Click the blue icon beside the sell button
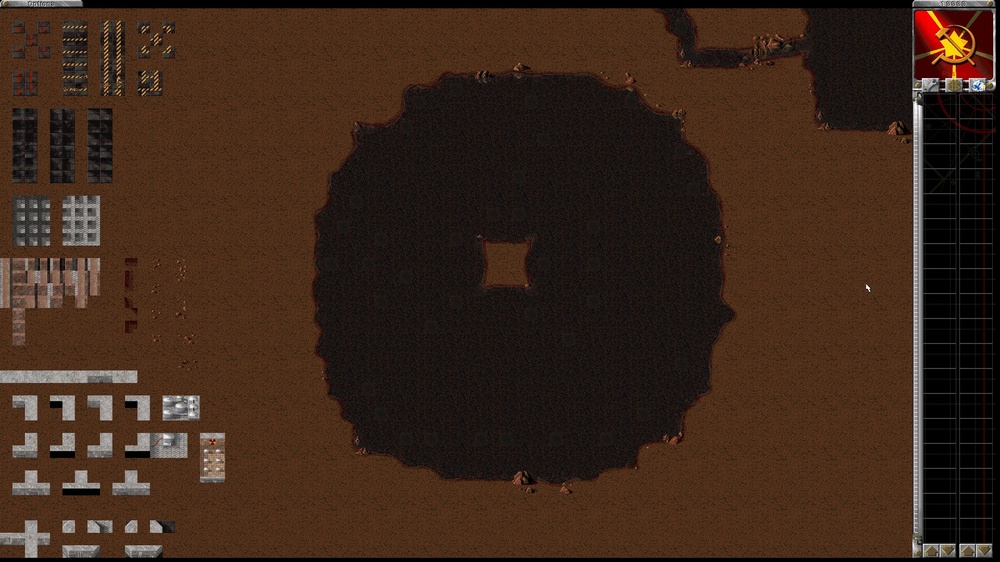1000x562 pixels. coord(975,86)
